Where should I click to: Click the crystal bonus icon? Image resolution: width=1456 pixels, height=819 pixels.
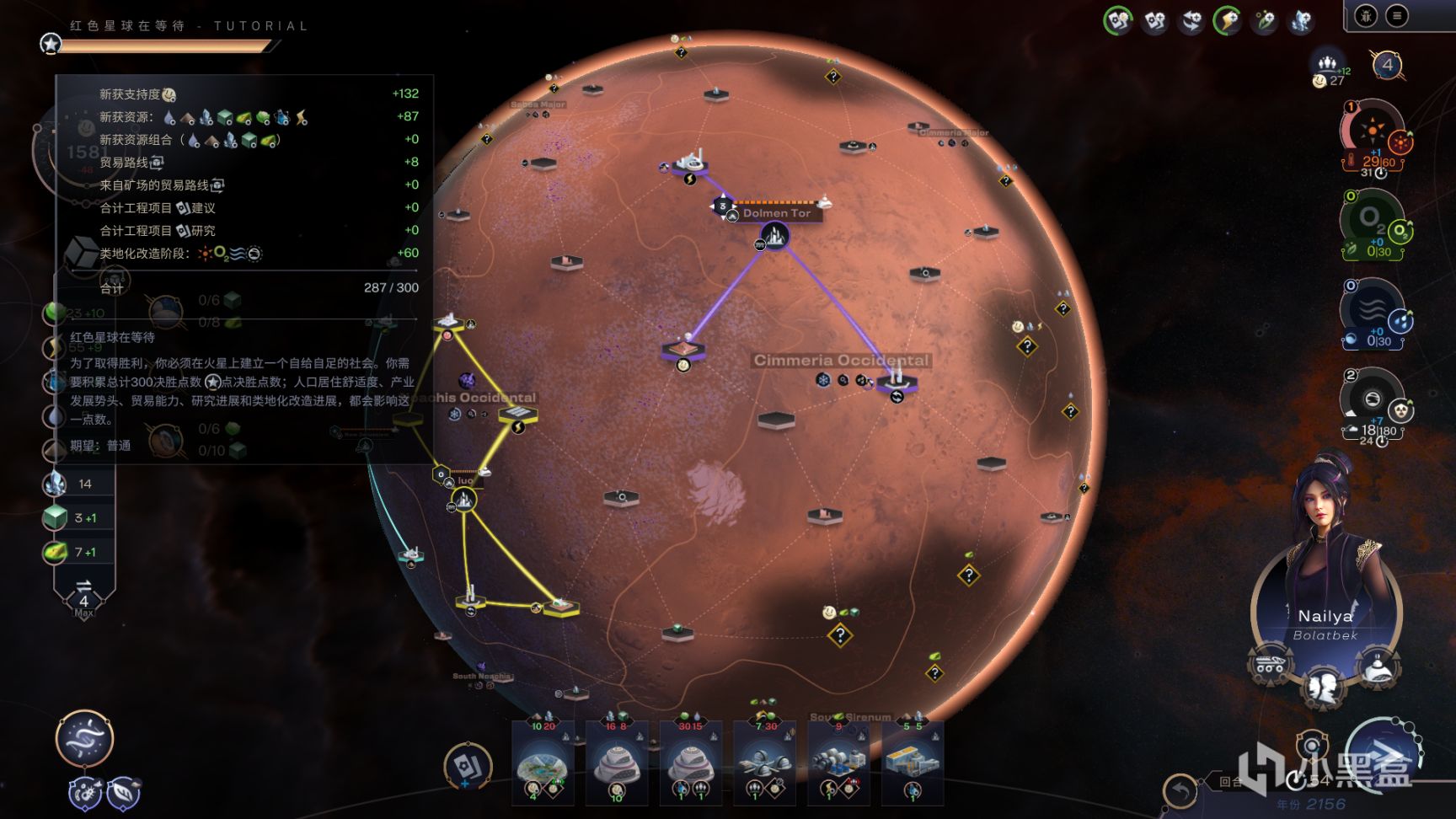(x=1300, y=20)
